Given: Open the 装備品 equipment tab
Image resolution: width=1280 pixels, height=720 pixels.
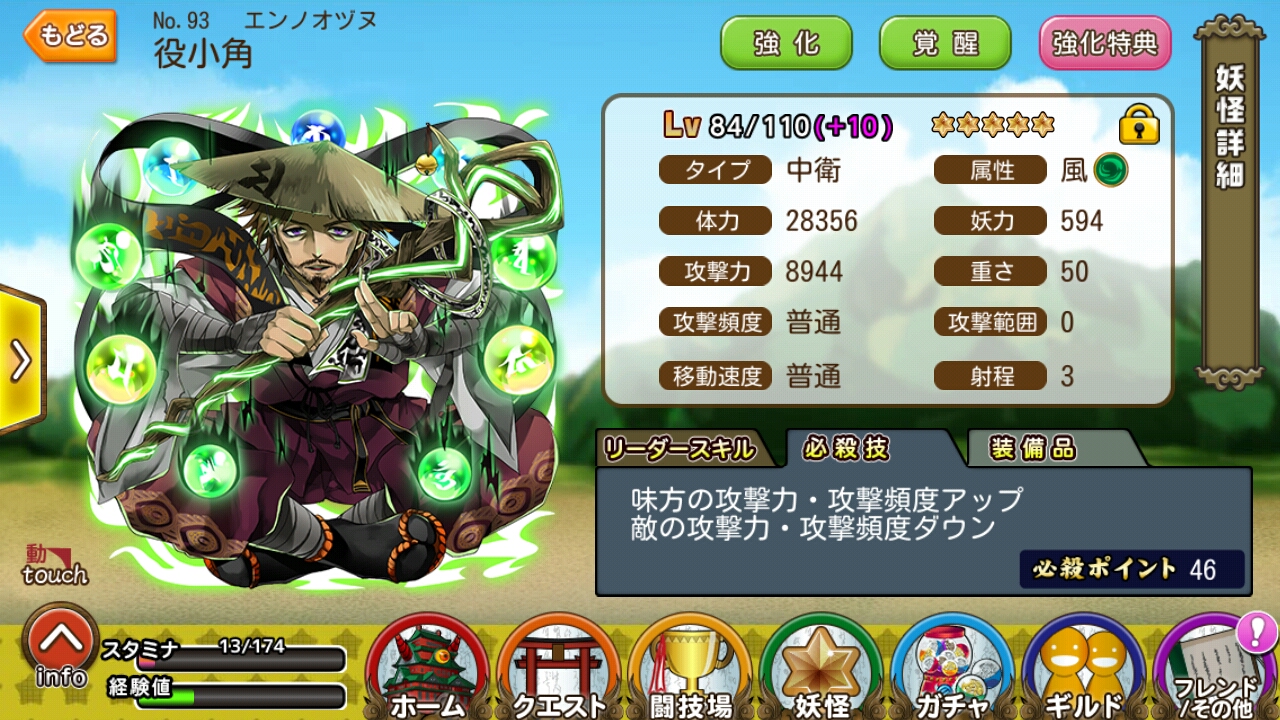Looking at the screenshot, I should 1032,450.
